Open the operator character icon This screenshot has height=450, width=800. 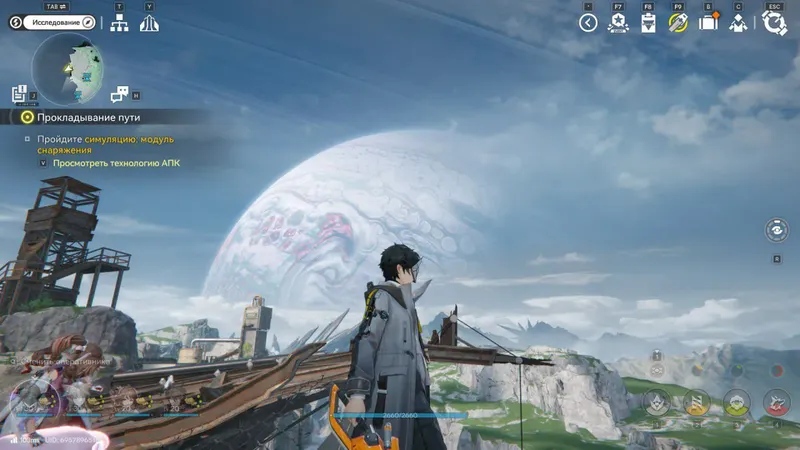[x=739, y=22]
